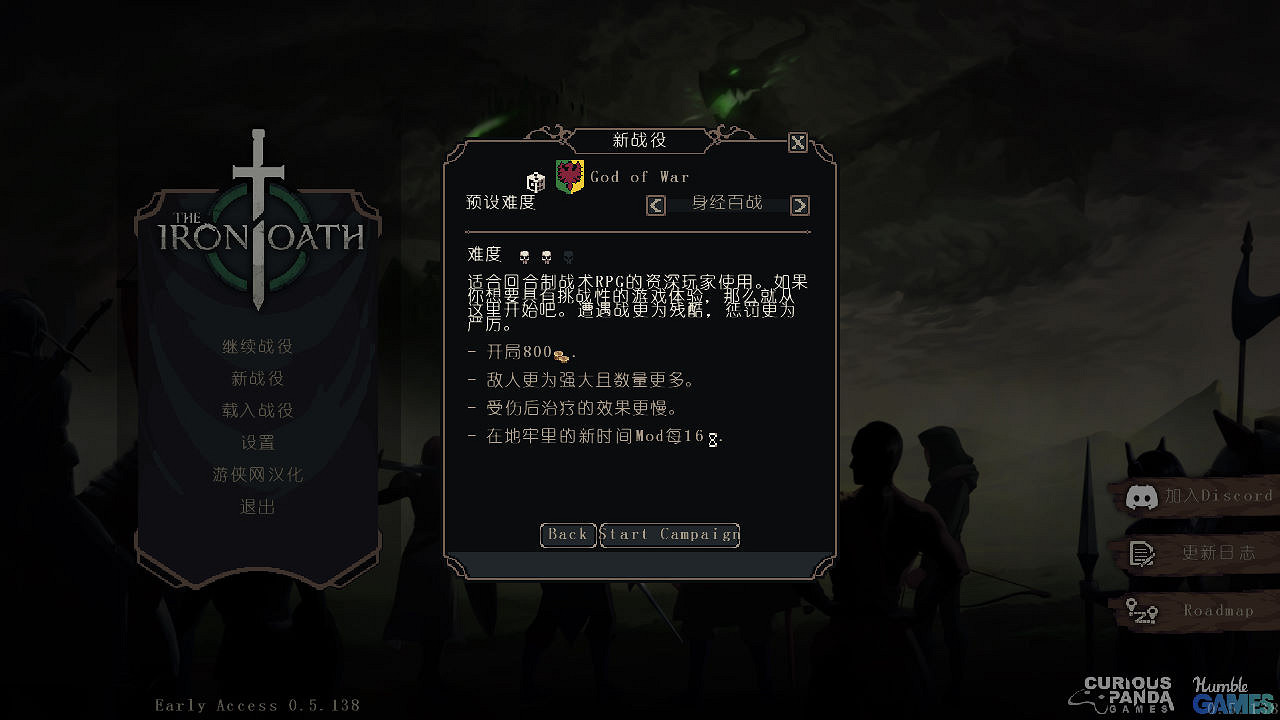Click the Early Access 0.5.138 version text
Viewport: 1280px width, 720px height.
coord(257,705)
